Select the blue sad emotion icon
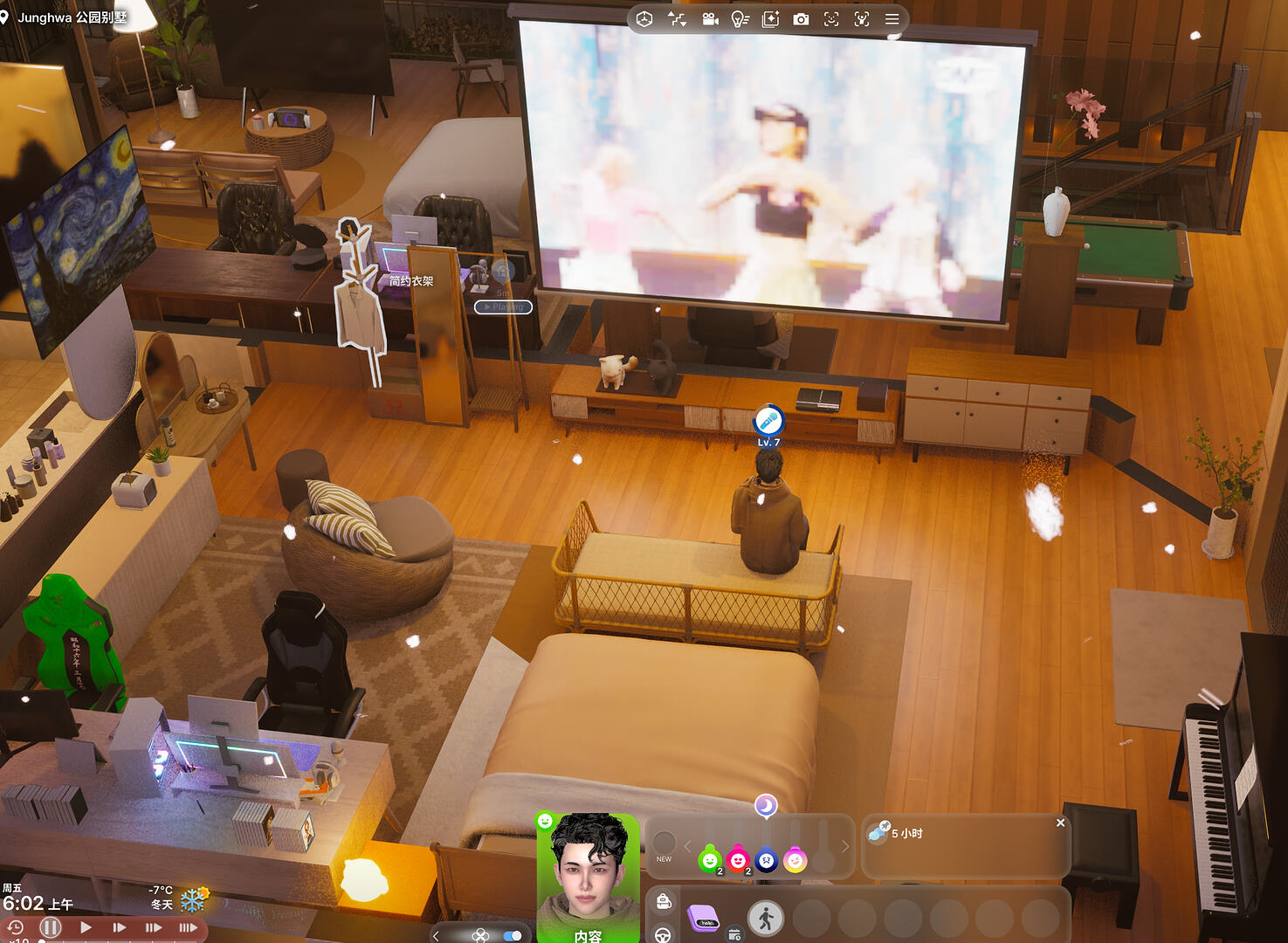Image resolution: width=1288 pixels, height=943 pixels. [766, 861]
